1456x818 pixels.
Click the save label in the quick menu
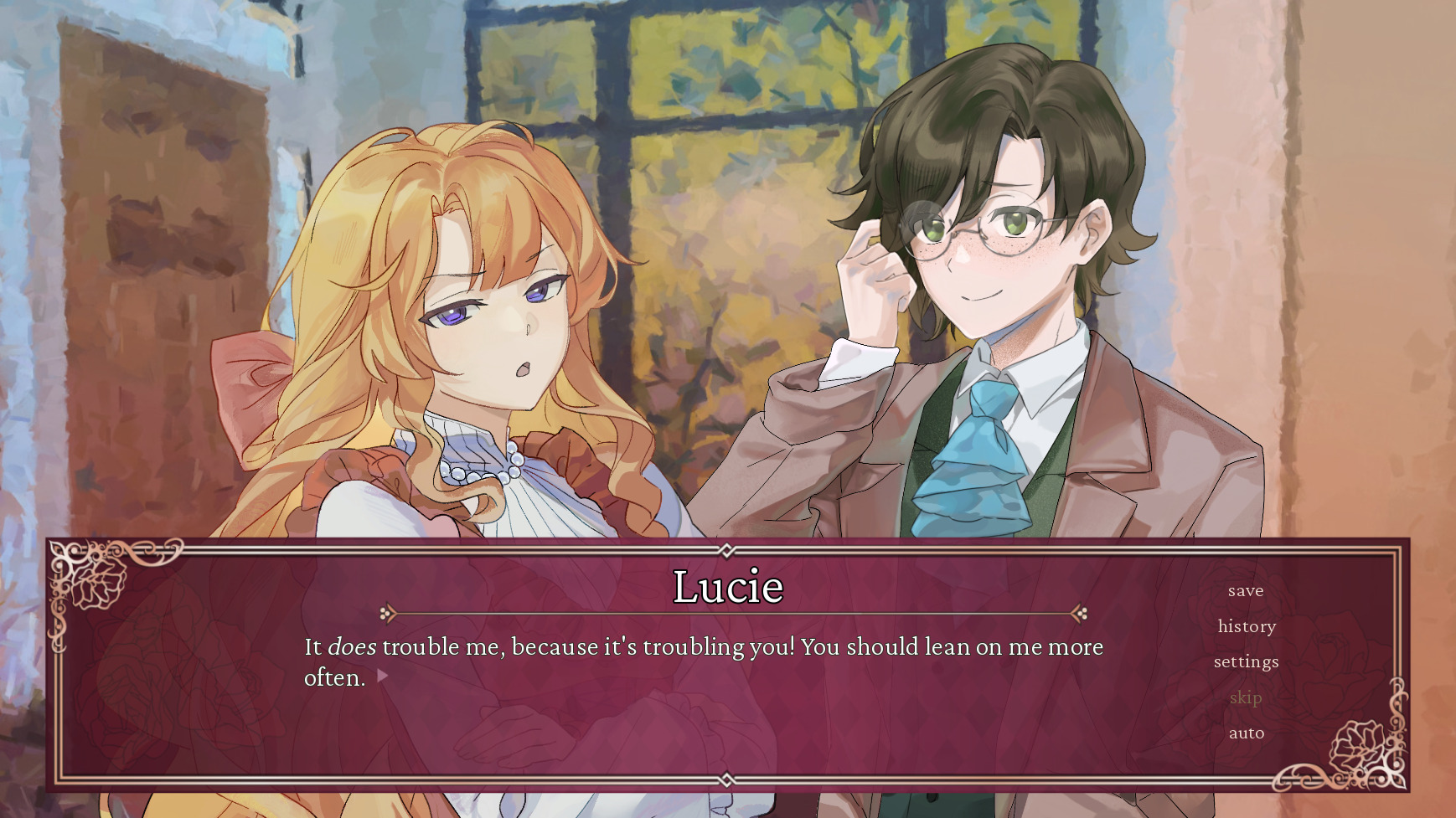1246,591
